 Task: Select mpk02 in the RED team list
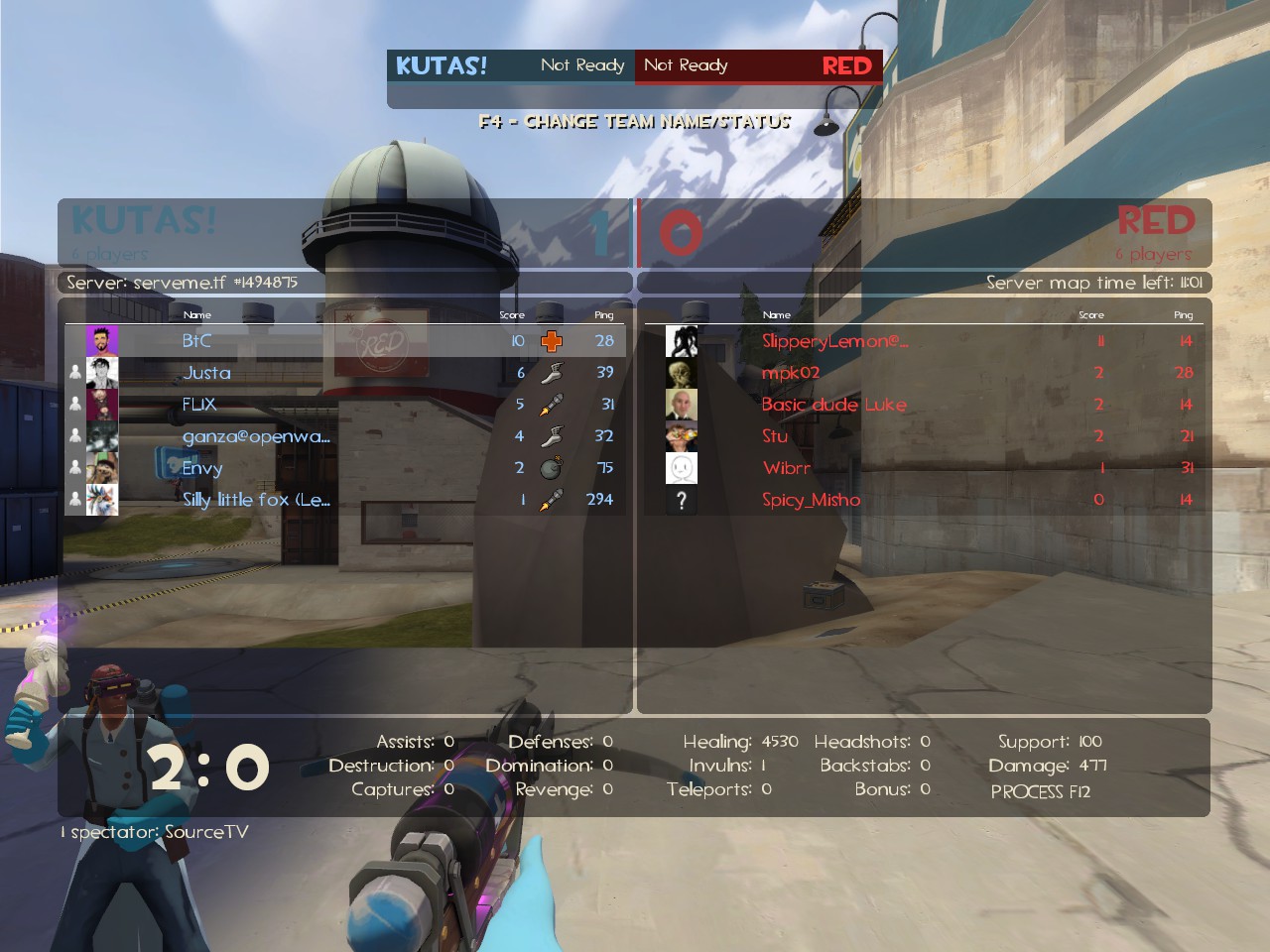click(791, 373)
